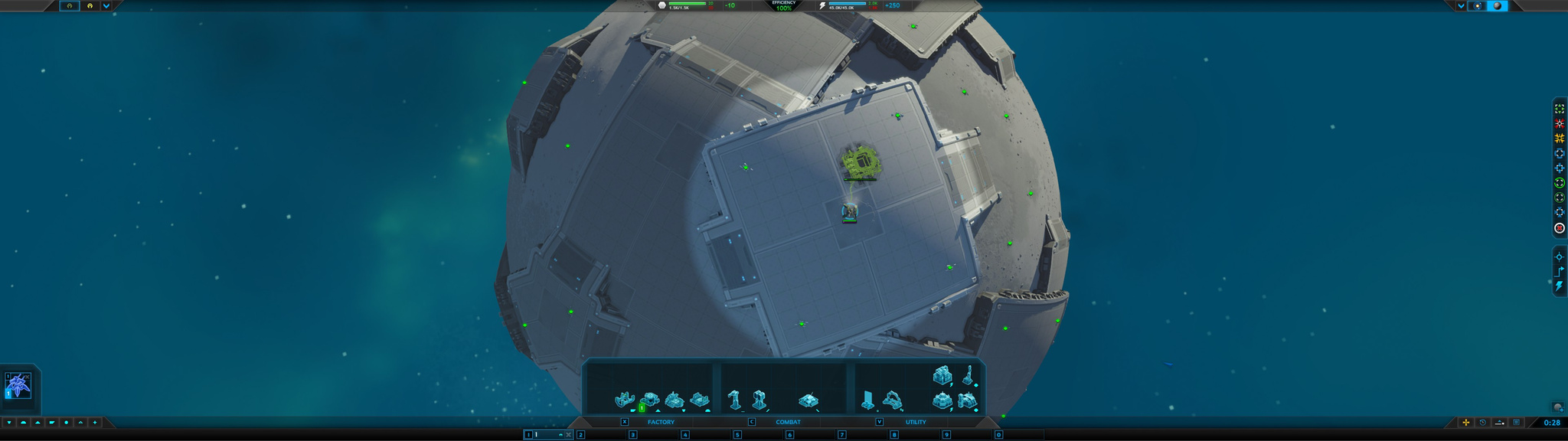Image resolution: width=1568 pixels, height=441 pixels.
Task: Switch to the Factory build tab
Action: coord(661,422)
